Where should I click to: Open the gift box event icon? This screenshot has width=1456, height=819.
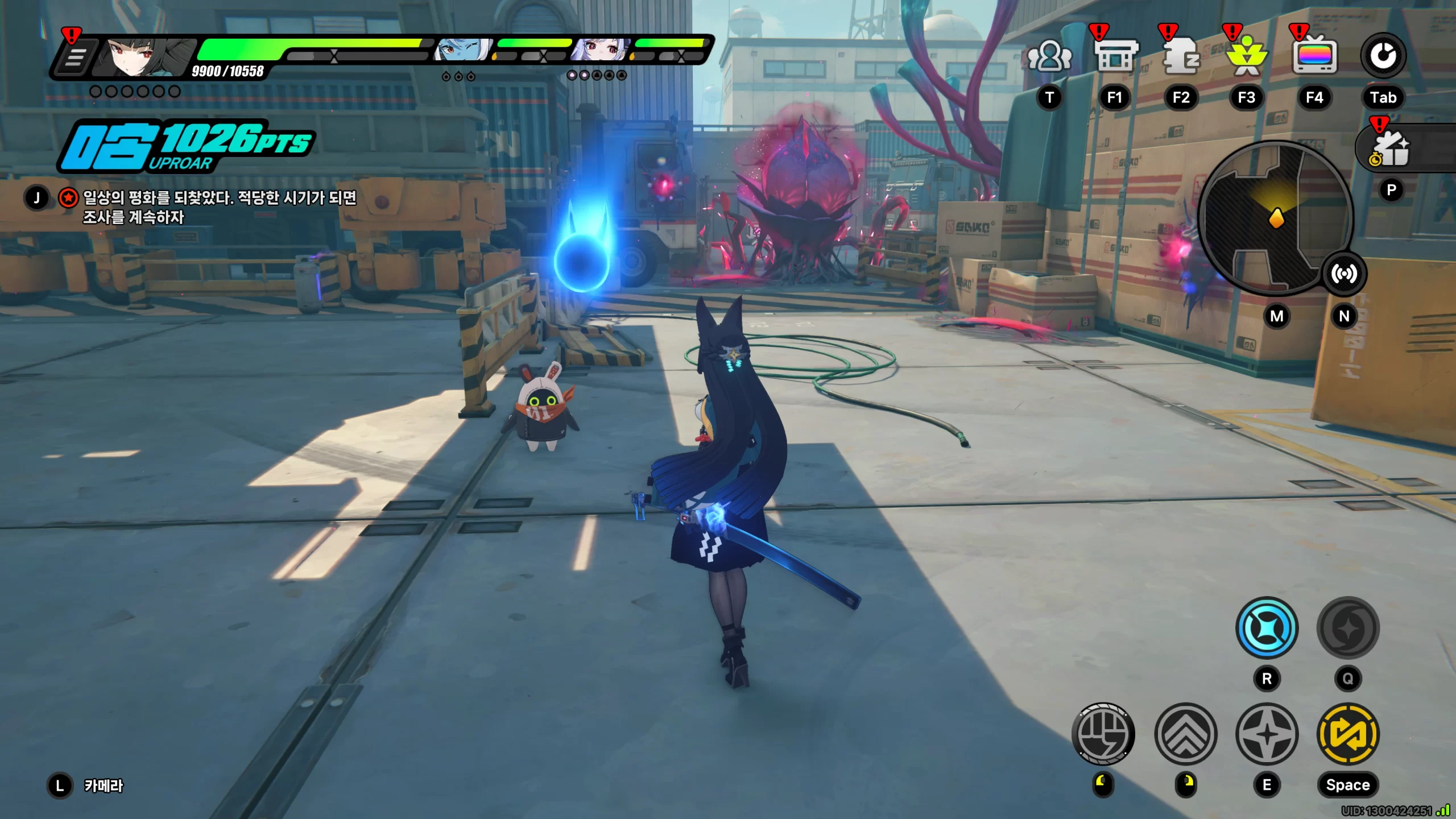(1391, 150)
